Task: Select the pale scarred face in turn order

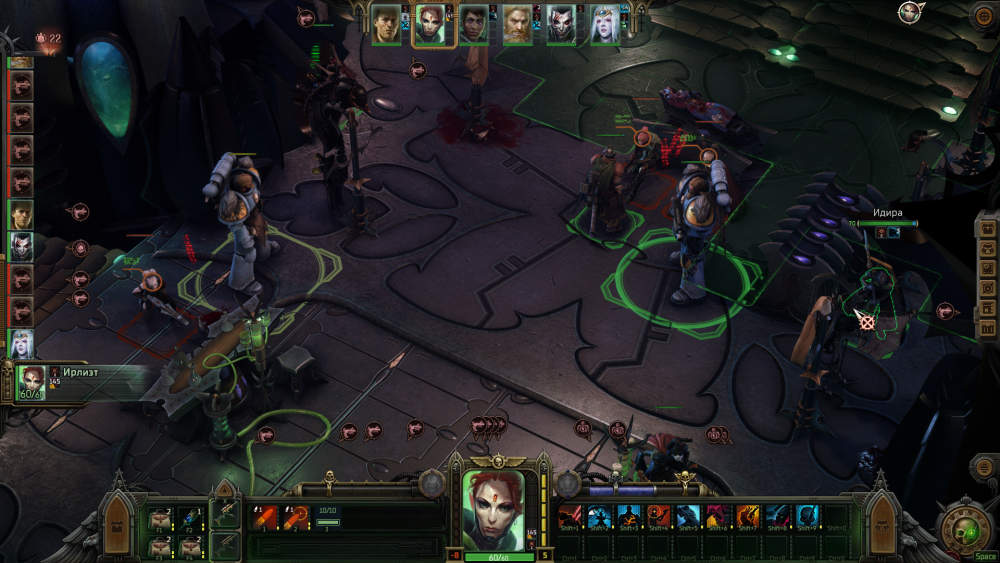Action: 21,246
